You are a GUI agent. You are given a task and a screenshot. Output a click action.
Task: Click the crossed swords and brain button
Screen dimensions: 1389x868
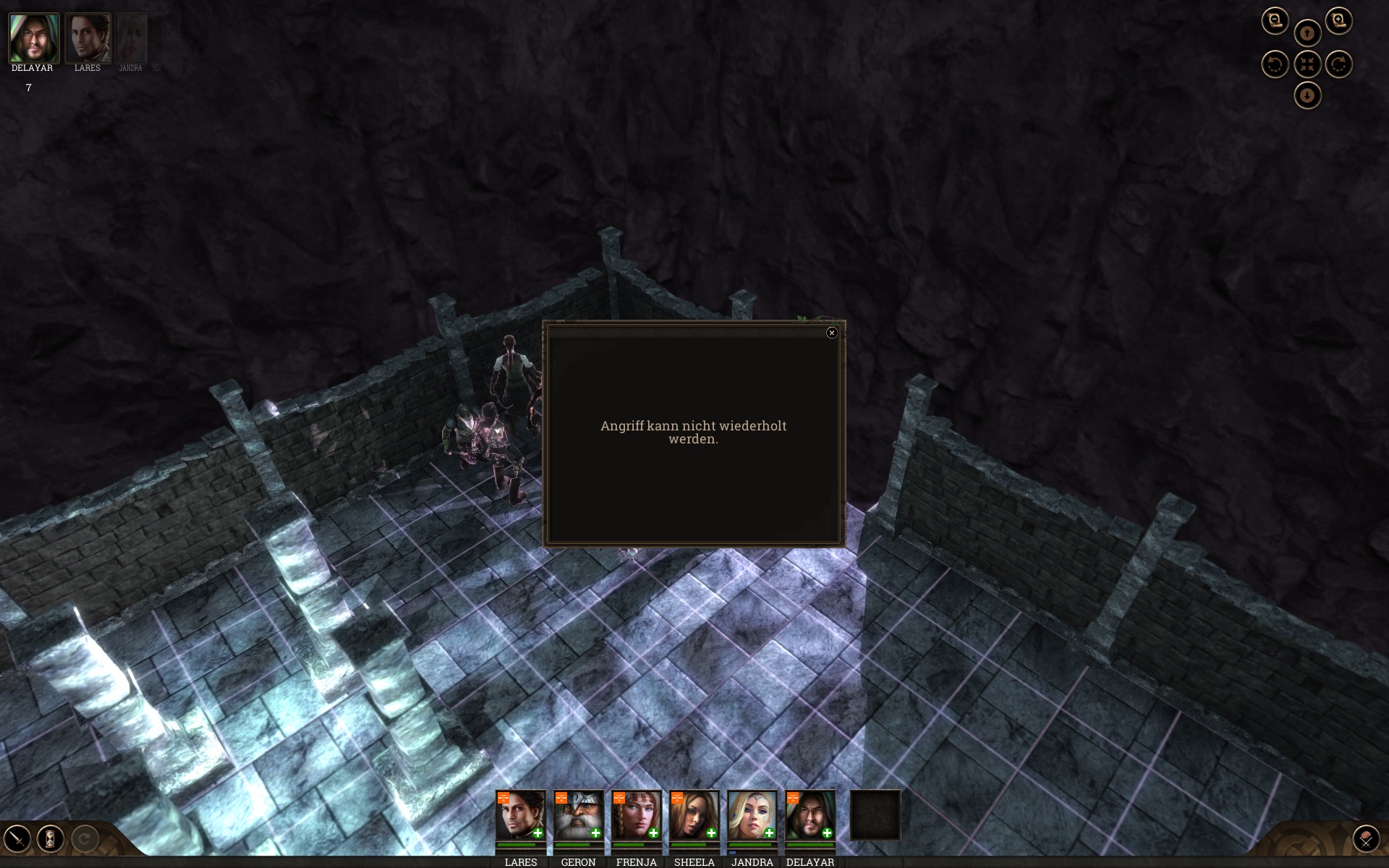(1366, 839)
